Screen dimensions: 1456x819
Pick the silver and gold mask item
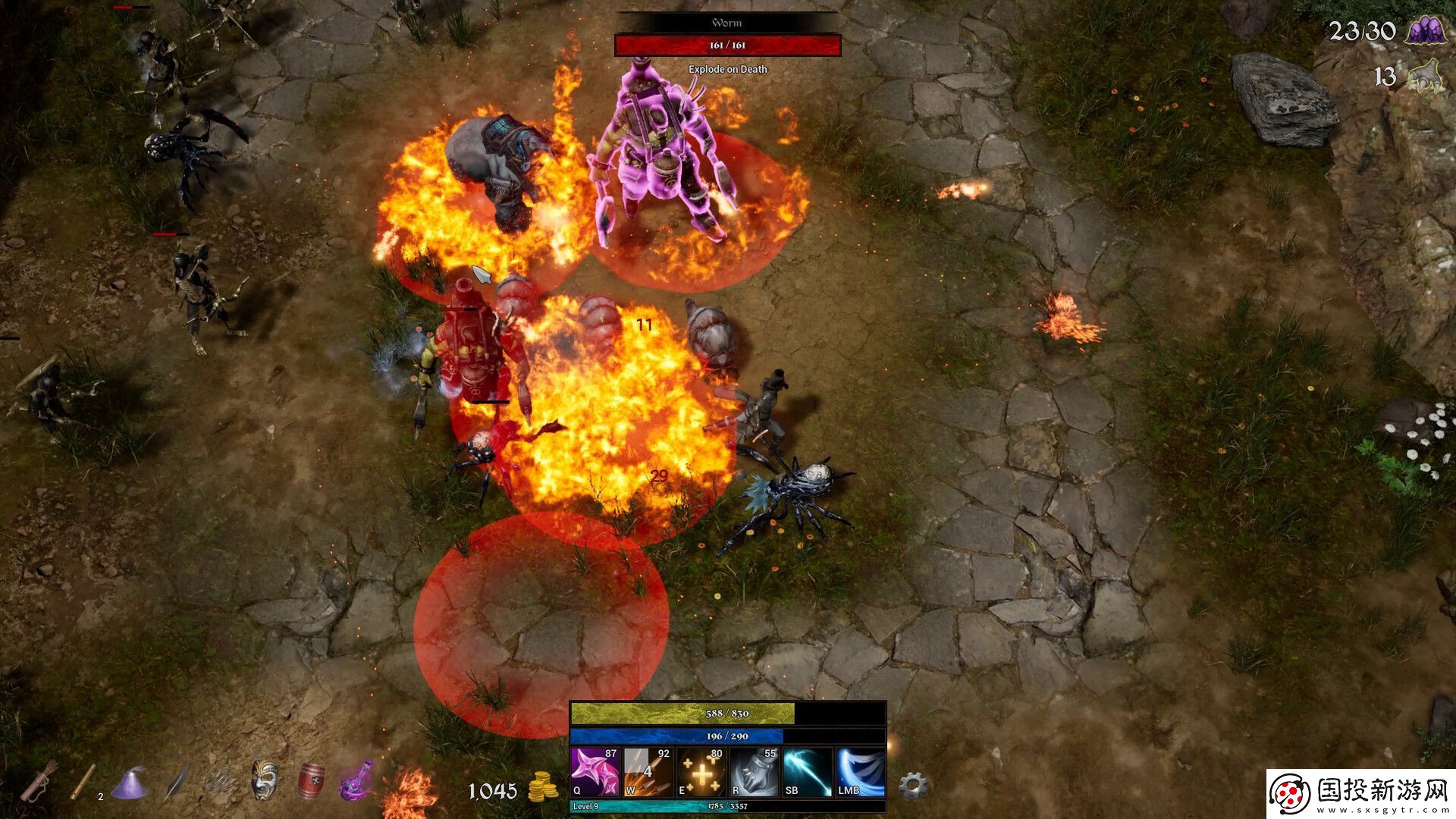[x=265, y=780]
